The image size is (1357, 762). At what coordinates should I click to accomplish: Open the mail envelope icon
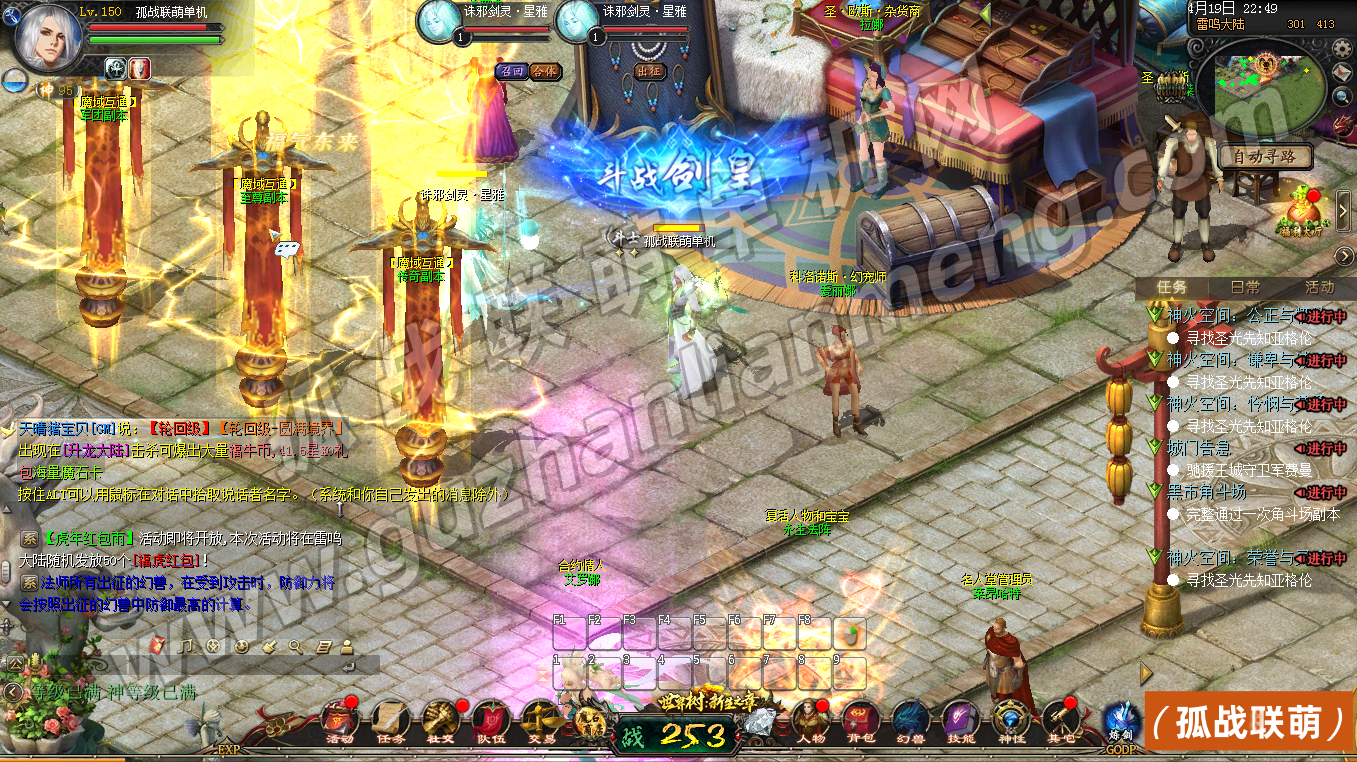(x=1342, y=73)
